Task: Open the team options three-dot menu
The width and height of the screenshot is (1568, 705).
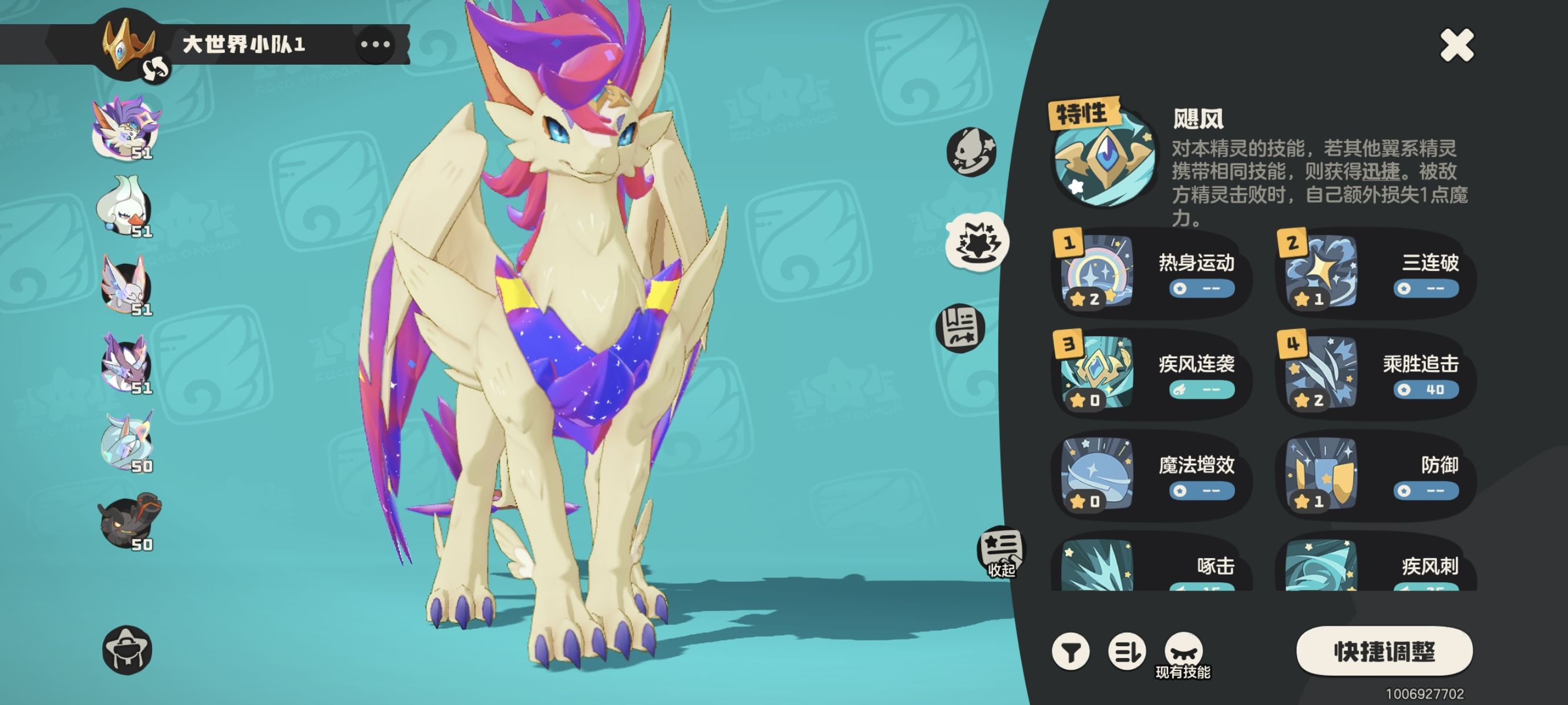Action: coord(375,45)
